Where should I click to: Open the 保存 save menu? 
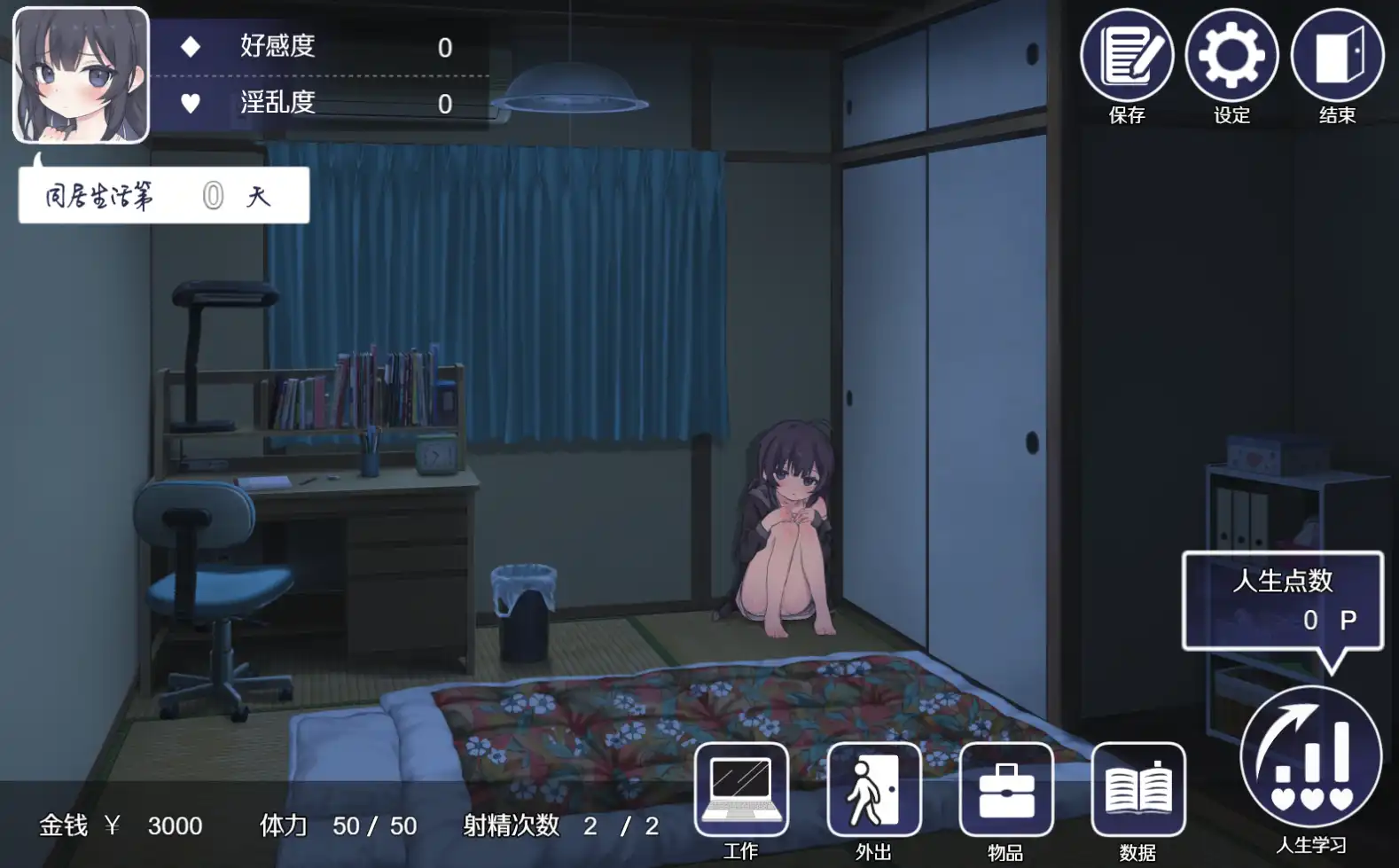point(1126,56)
